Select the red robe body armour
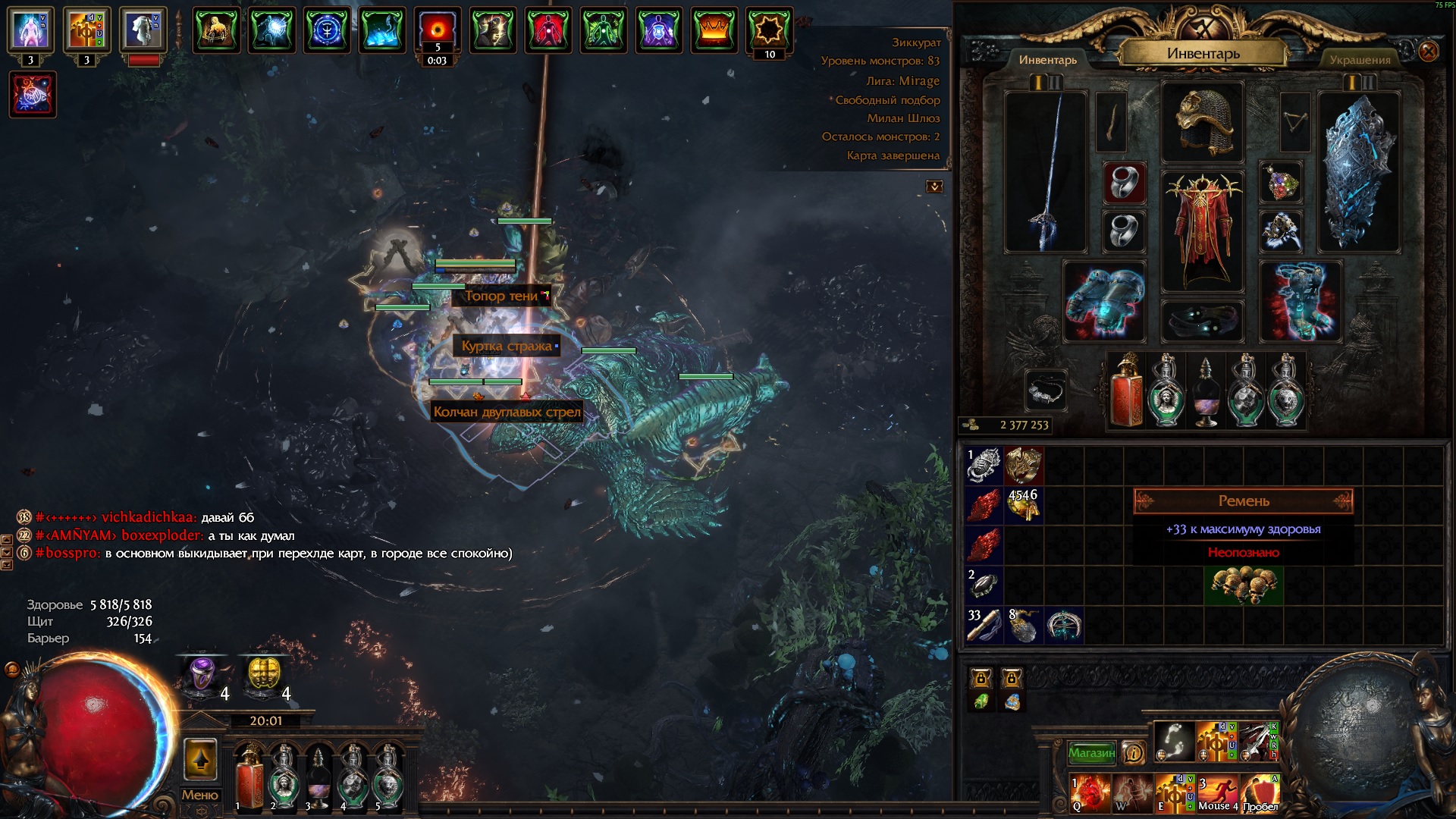This screenshot has width=1456, height=819. [x=1202, y=231]
